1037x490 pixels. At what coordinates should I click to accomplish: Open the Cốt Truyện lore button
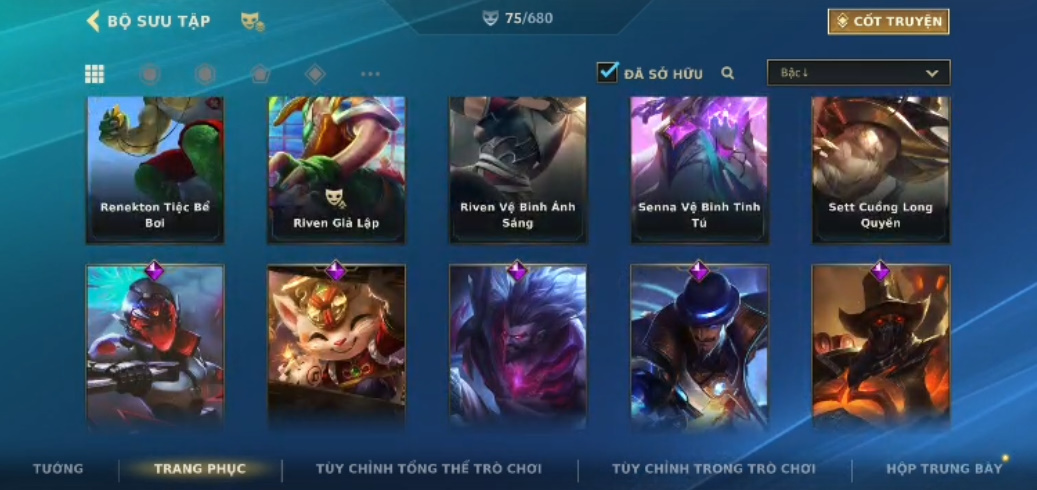point(888,21)
